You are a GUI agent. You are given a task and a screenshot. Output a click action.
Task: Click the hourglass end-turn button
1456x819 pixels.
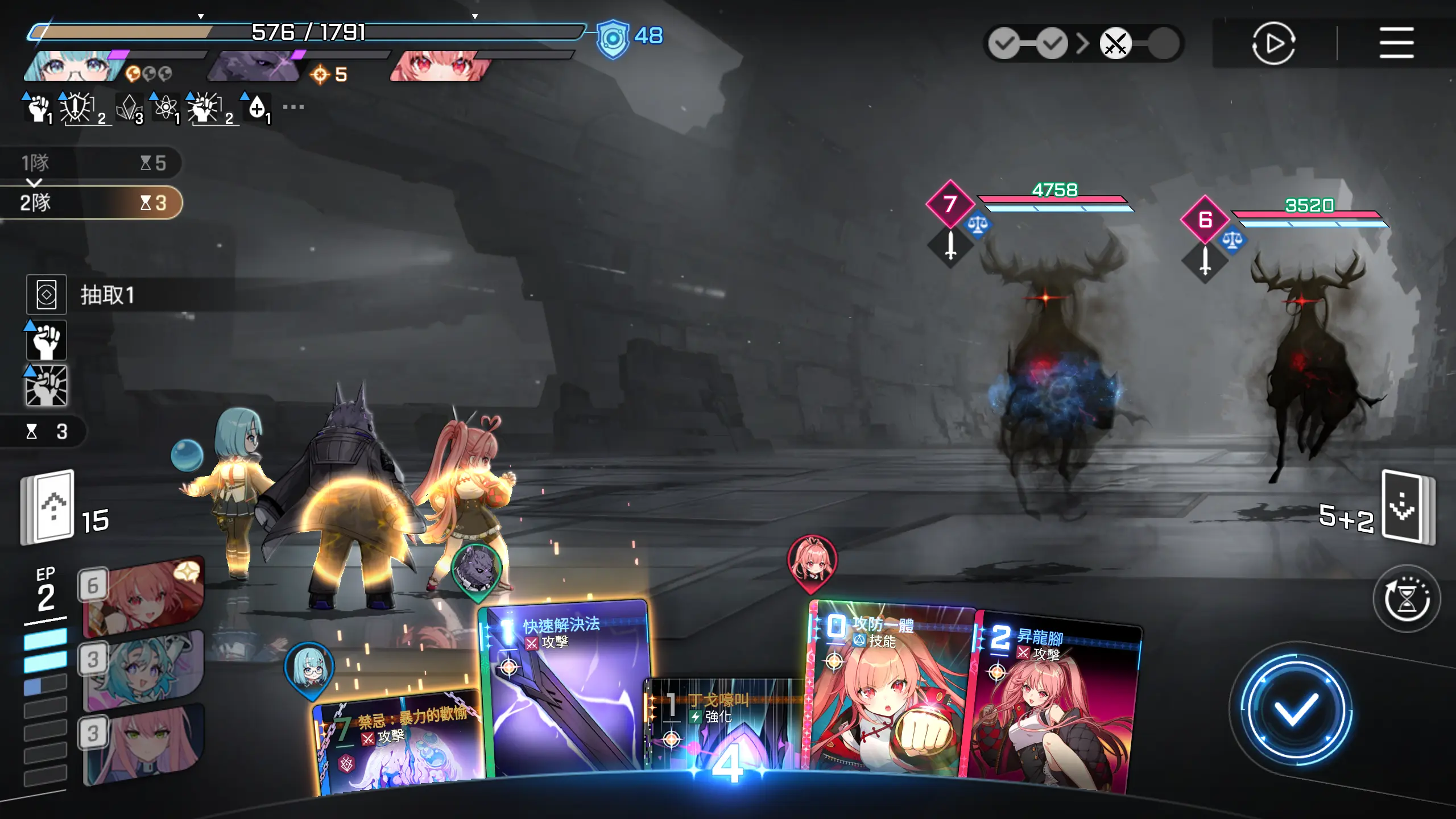1407,599
